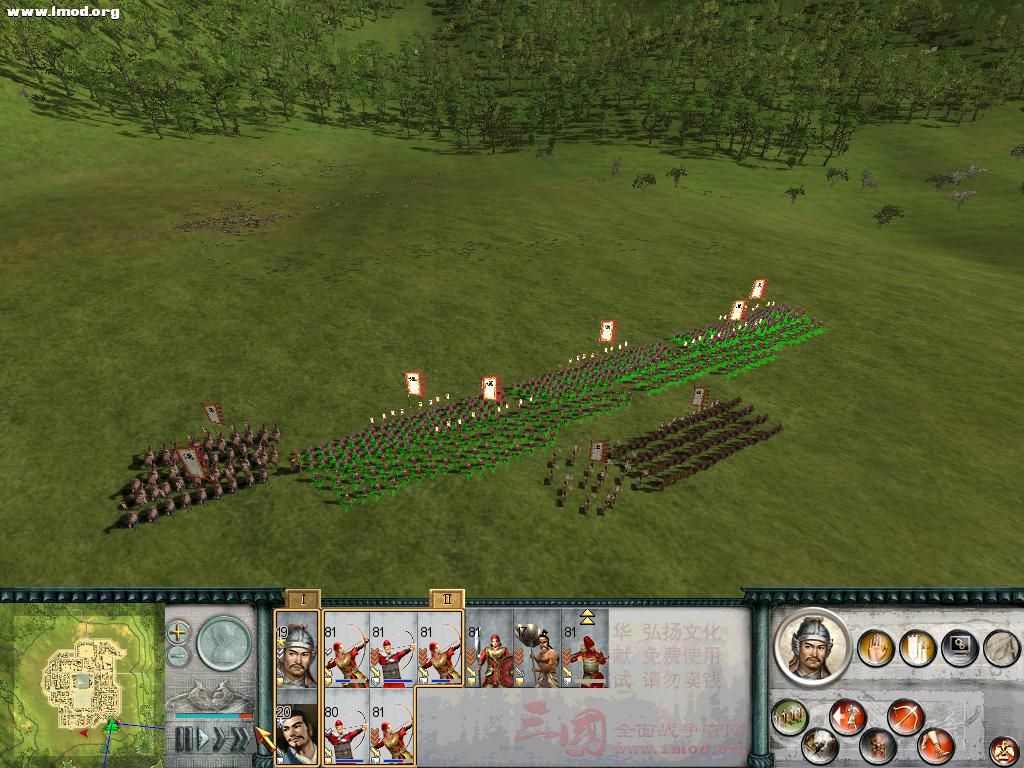The image size is (1024, 768).
Task: Toggle run mode with the leg icon
Action: pos(937,744)
